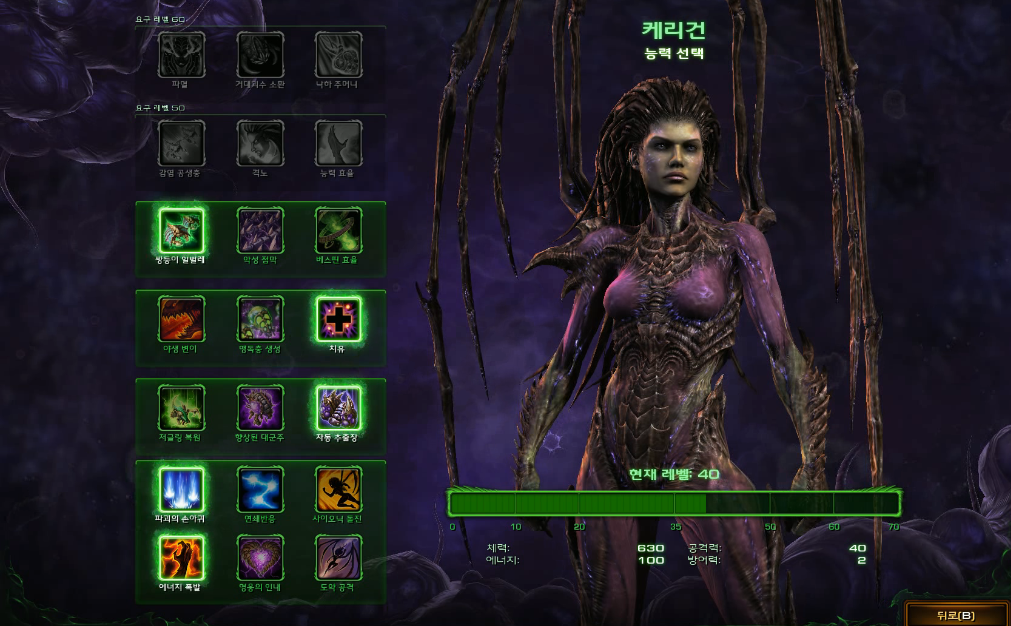Click the locked 거대괴수 소환 leviathan ability
The height and width of the screenshot is (626, 1011).
click(x=260, y=54)
